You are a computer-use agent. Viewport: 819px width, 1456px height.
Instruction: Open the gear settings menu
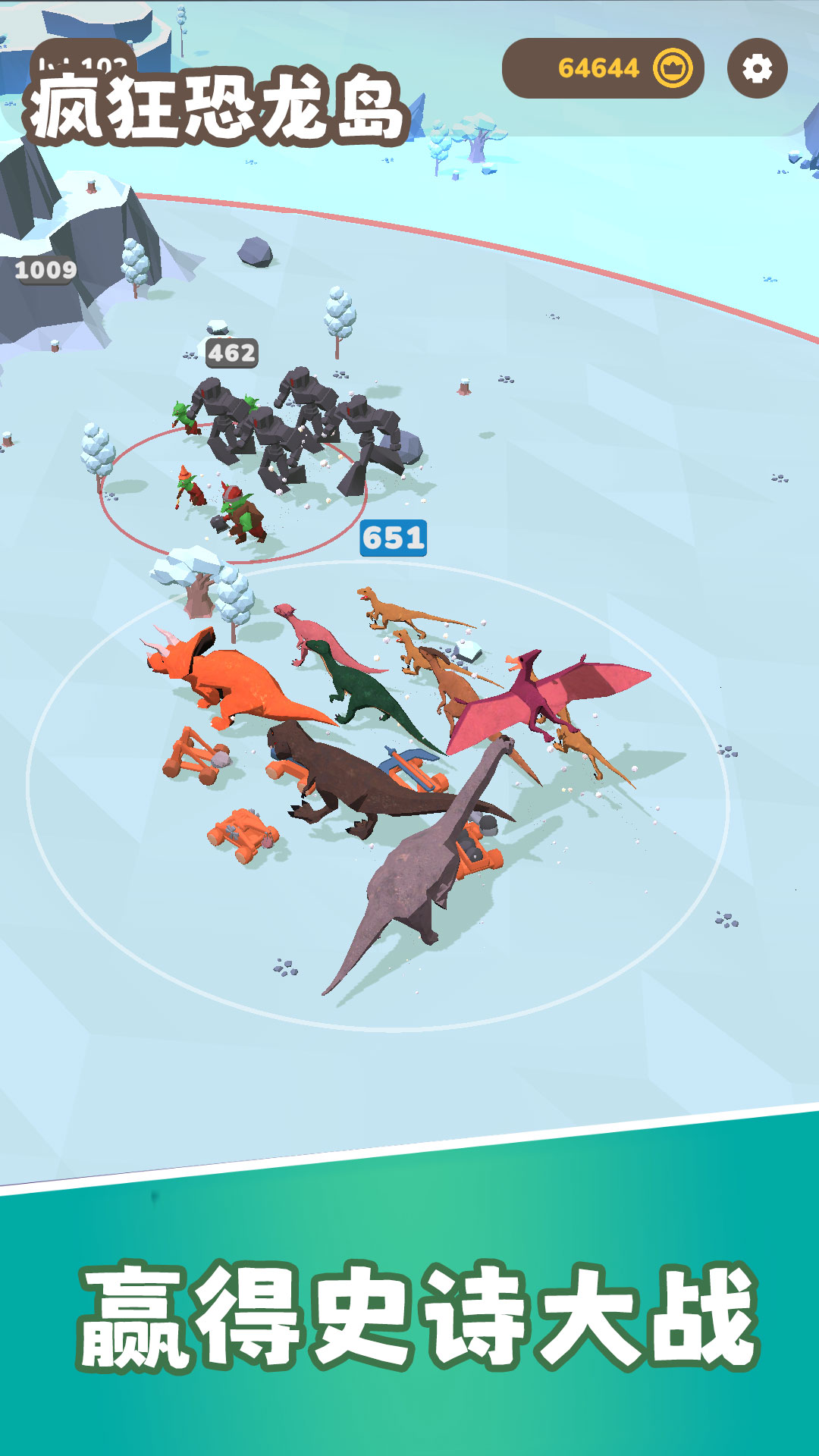click(x=757, y=69)
